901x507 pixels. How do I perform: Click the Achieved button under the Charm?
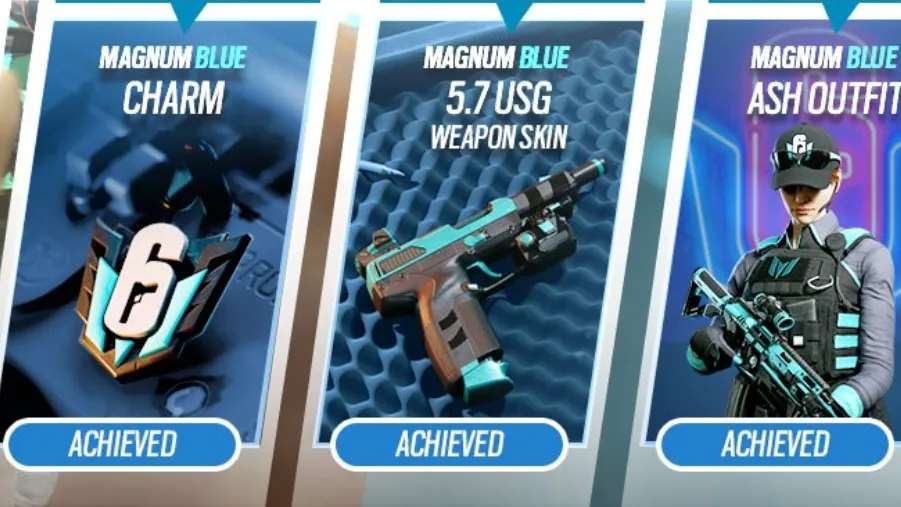coord(122,444)
